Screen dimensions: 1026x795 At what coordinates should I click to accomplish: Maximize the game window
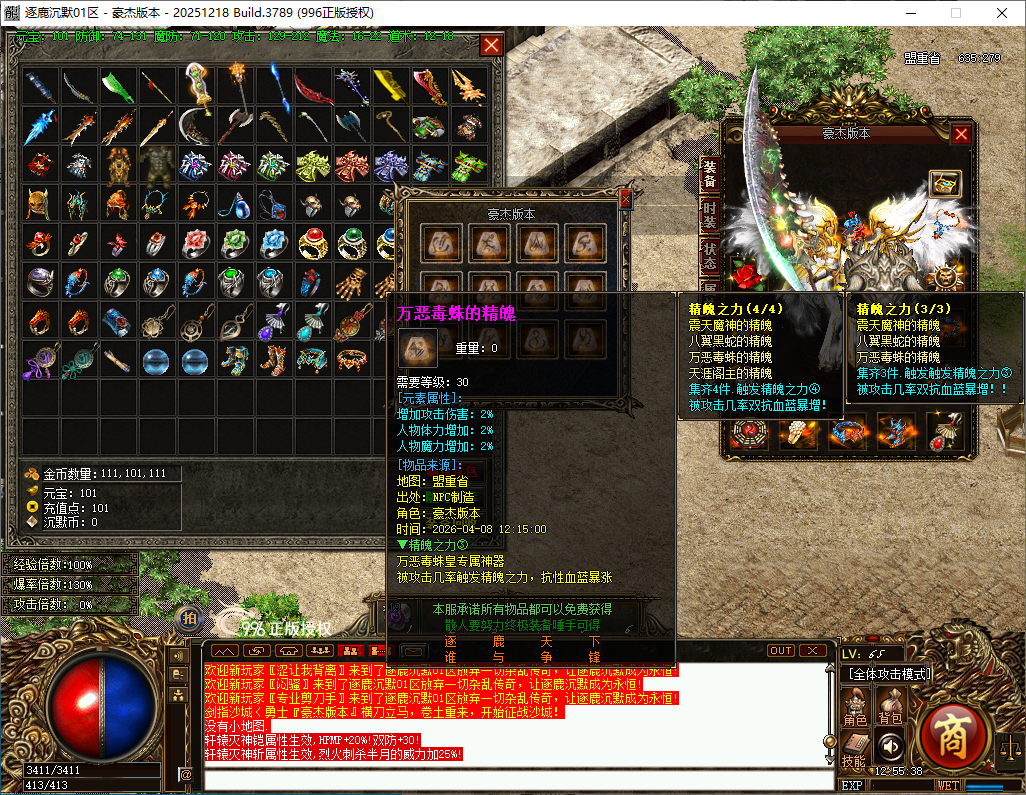pyautogui.click(x=955, y=12)
